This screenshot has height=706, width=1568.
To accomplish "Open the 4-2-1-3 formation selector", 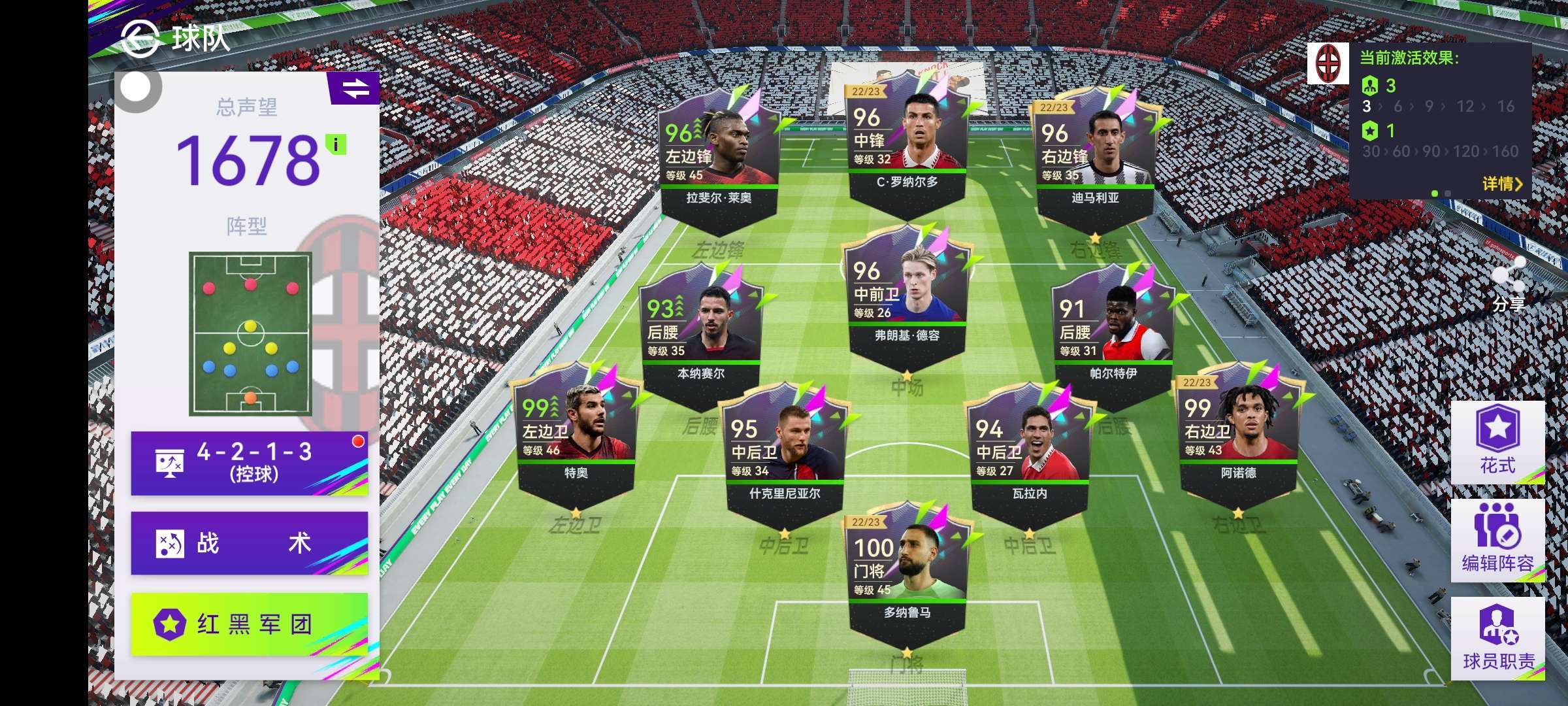I will coord(249,463).
